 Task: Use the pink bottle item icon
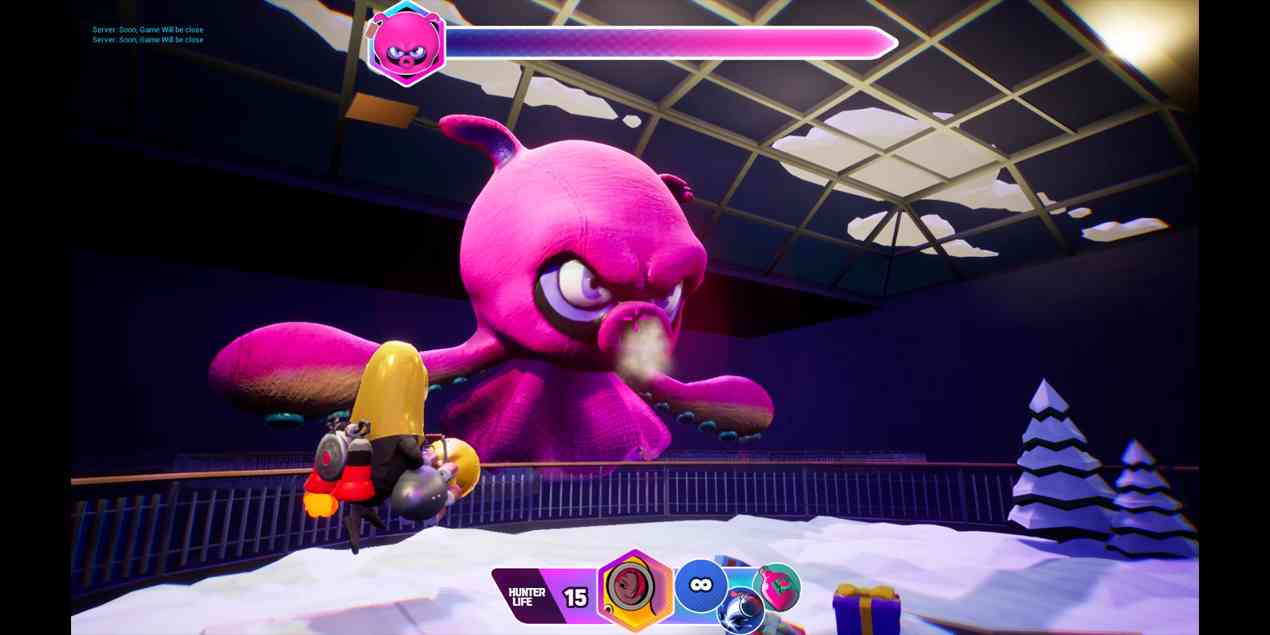click(x=777, y=586)
